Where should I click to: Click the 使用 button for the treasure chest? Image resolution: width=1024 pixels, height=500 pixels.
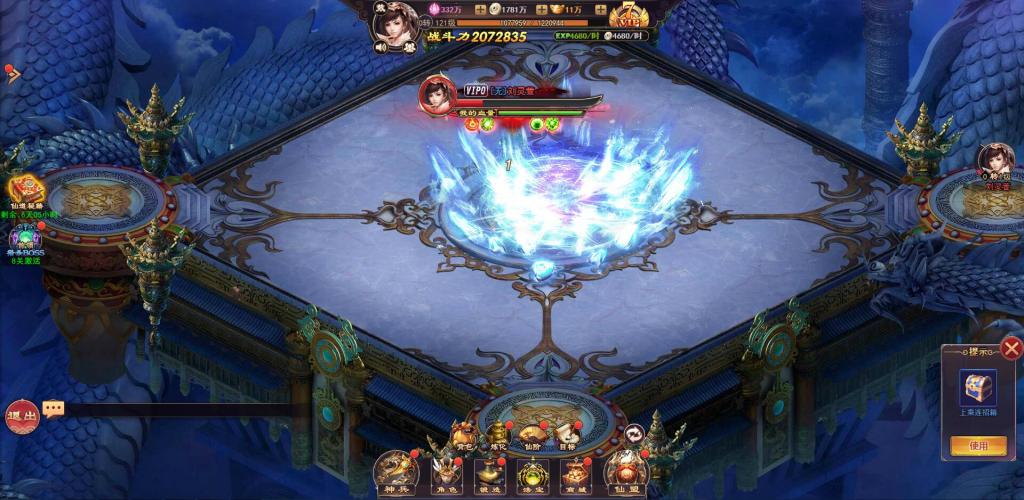(978, 446)
